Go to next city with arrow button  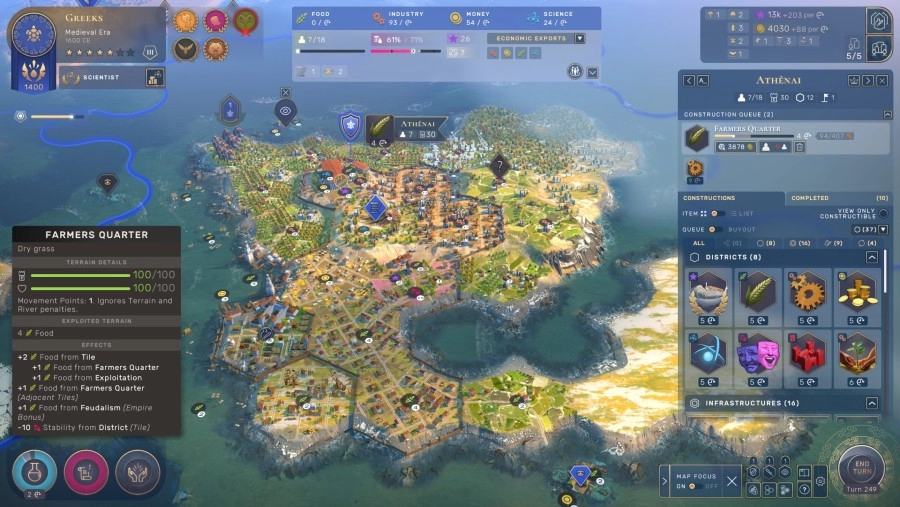[x=868, y=80]
